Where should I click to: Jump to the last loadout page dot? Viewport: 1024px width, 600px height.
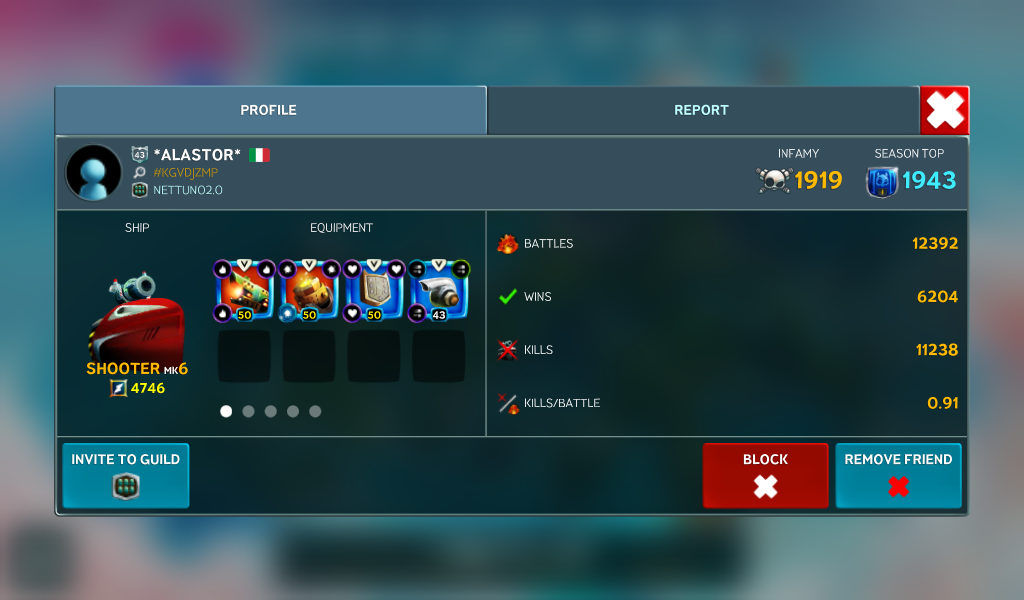tap(315, 411)
